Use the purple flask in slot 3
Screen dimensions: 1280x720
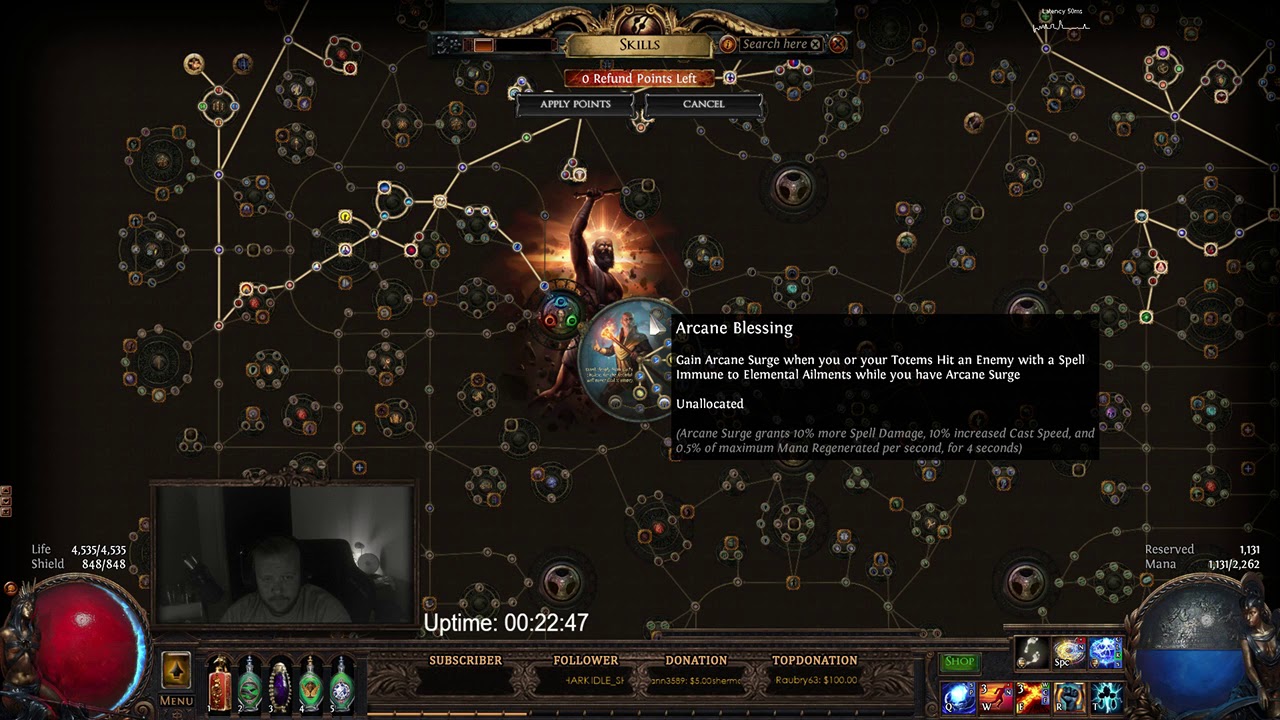point(280,684)
